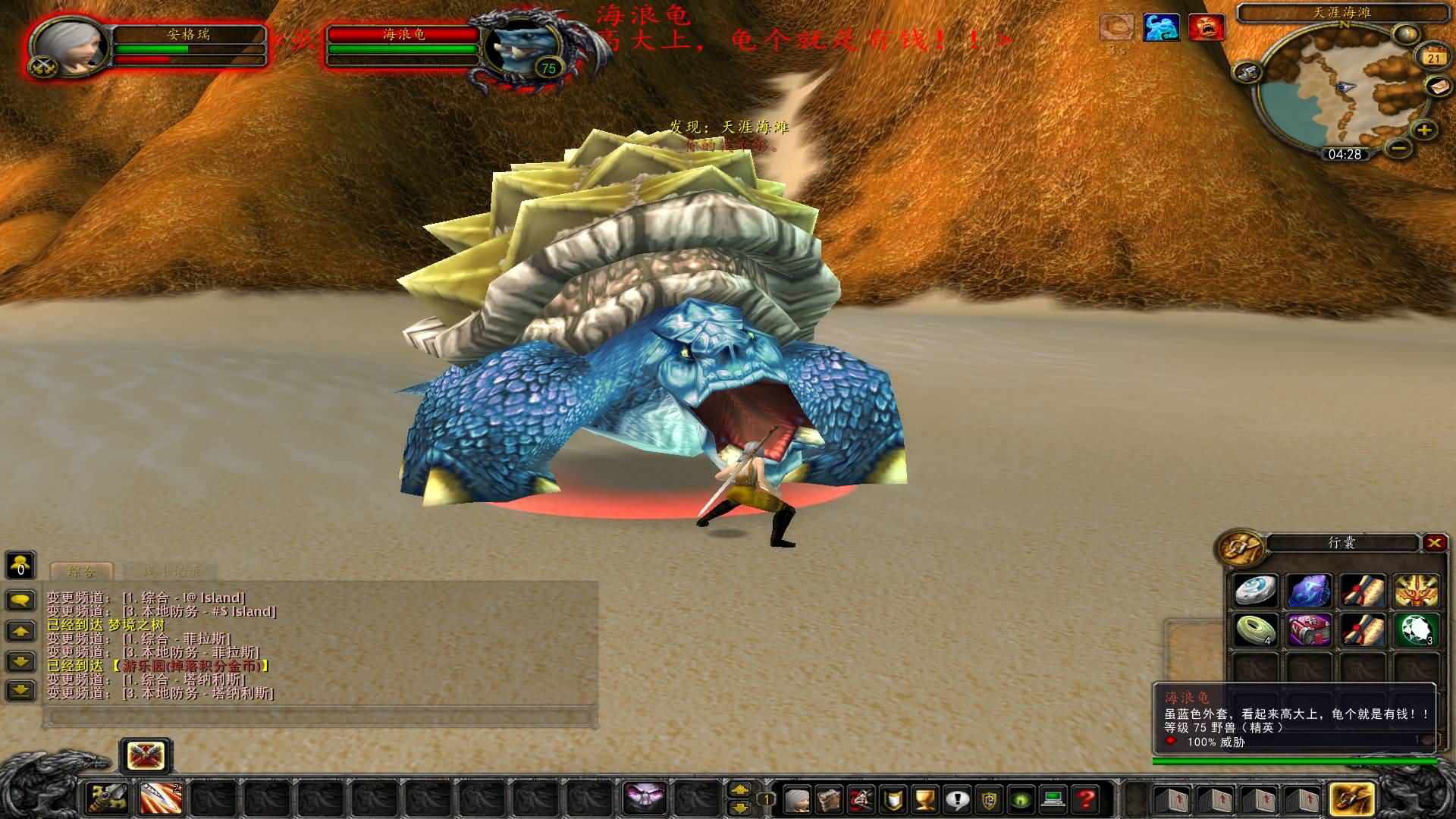This screenshot has width=1456, height=819.
Task: Switch to the 综合 chat tab
Action: 82,571
